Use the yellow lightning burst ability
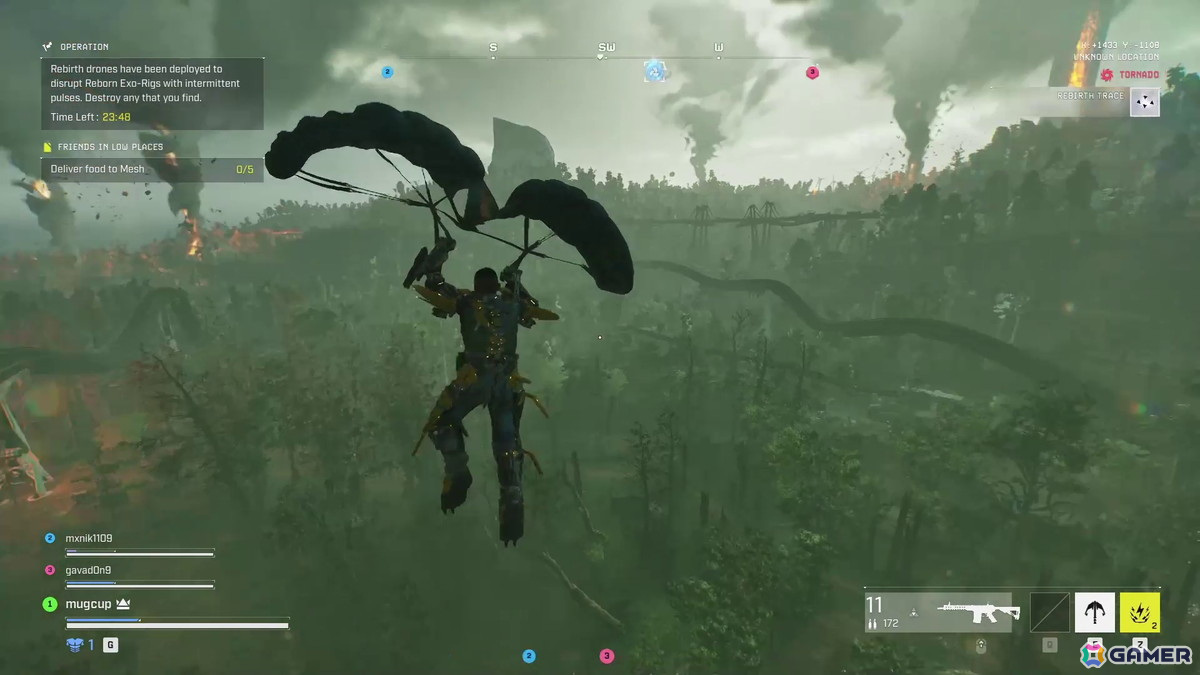 click(x=1140, y=612)
